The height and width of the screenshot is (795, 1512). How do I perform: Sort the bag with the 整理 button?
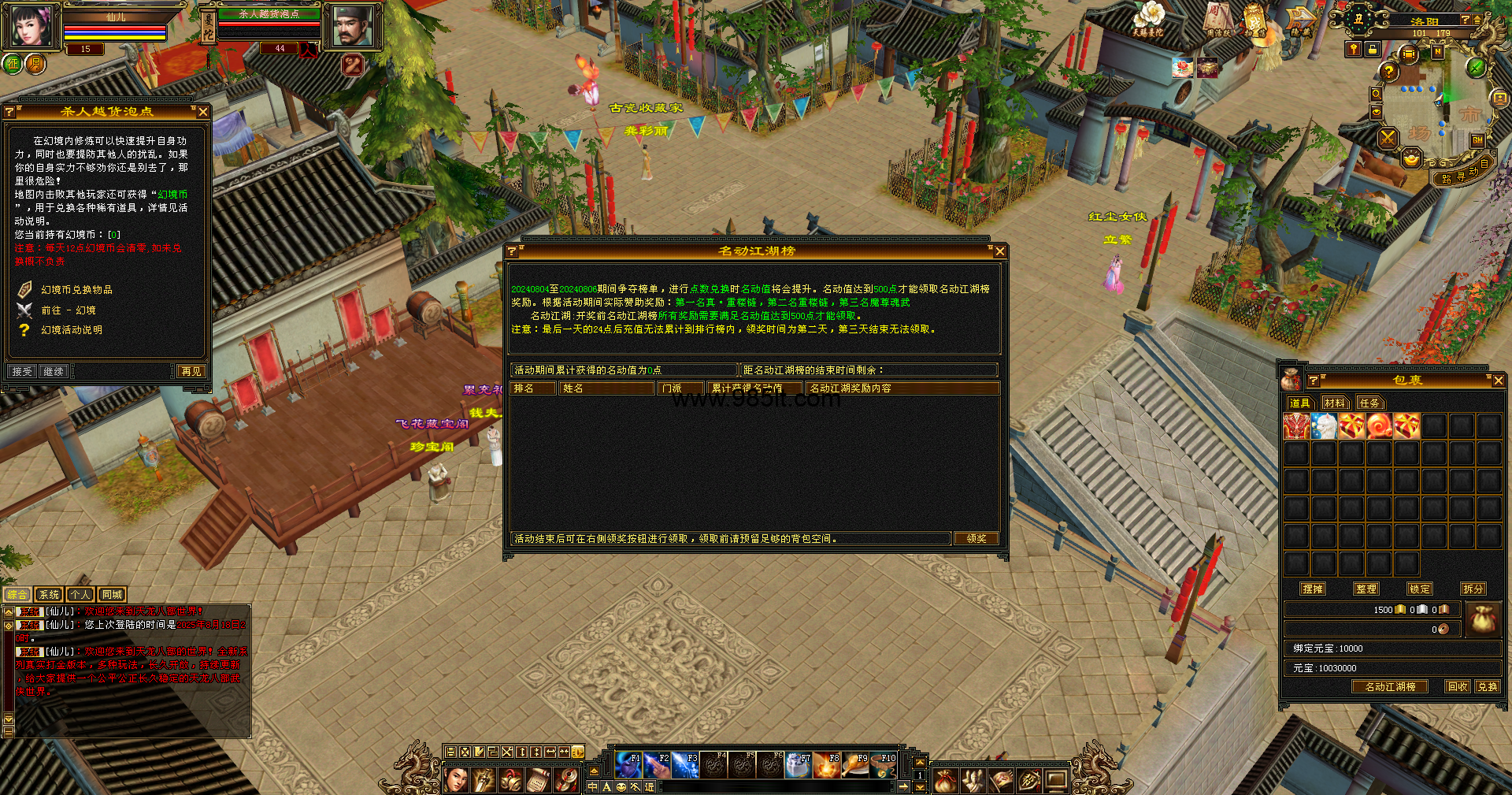coord(1366,589)
